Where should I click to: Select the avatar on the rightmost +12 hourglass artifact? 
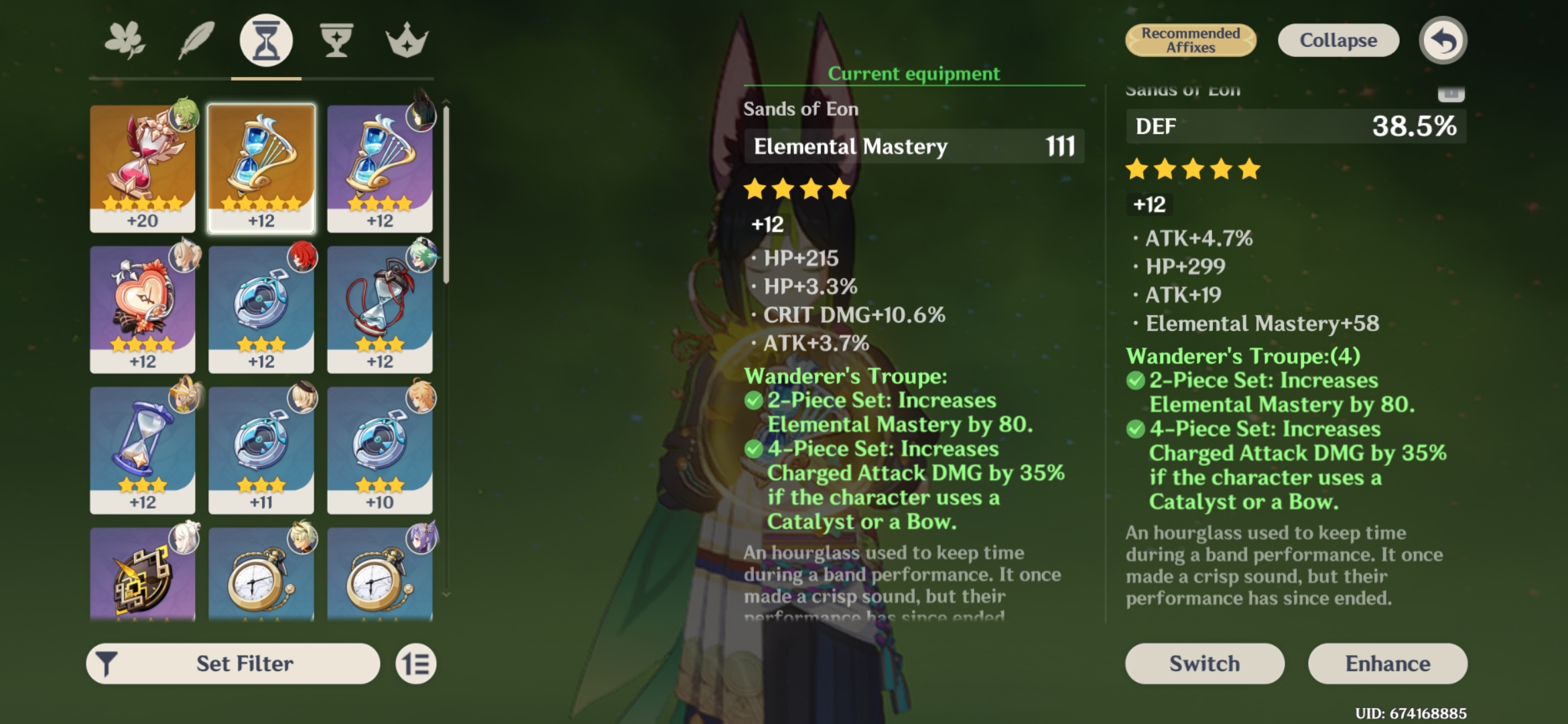[422, 118]
